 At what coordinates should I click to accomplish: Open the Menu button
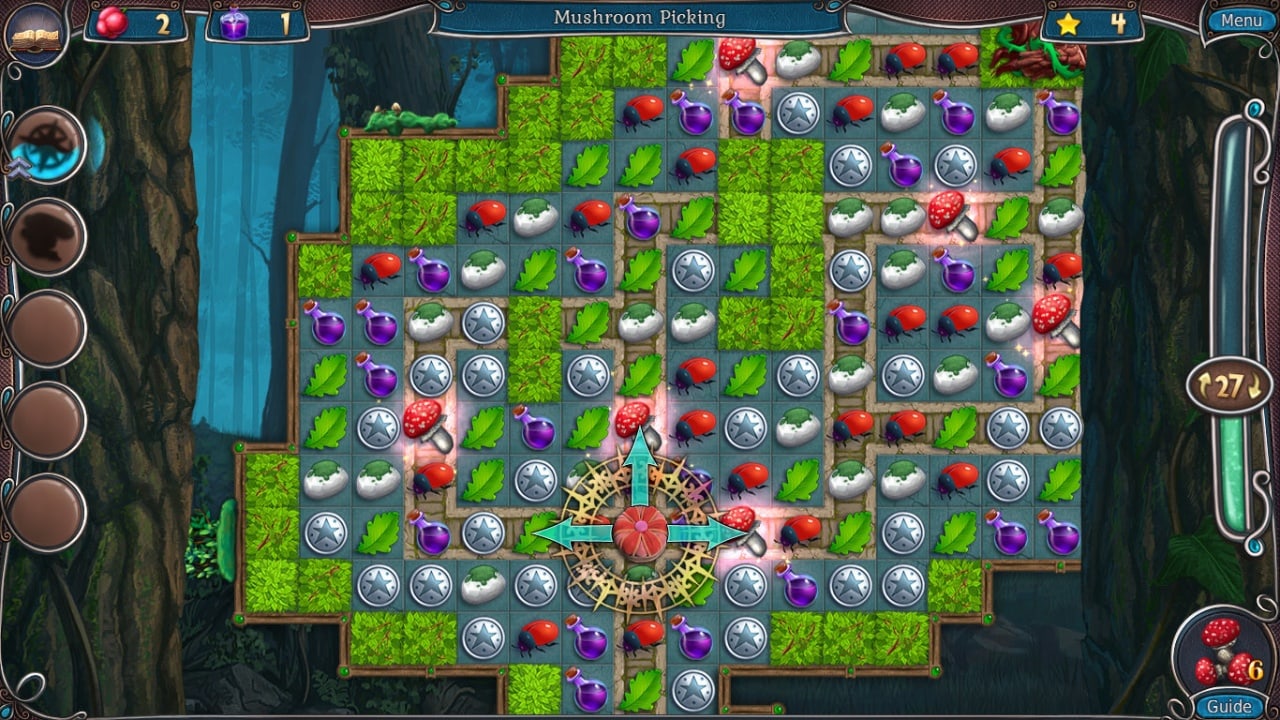(x=1240, y=20)
